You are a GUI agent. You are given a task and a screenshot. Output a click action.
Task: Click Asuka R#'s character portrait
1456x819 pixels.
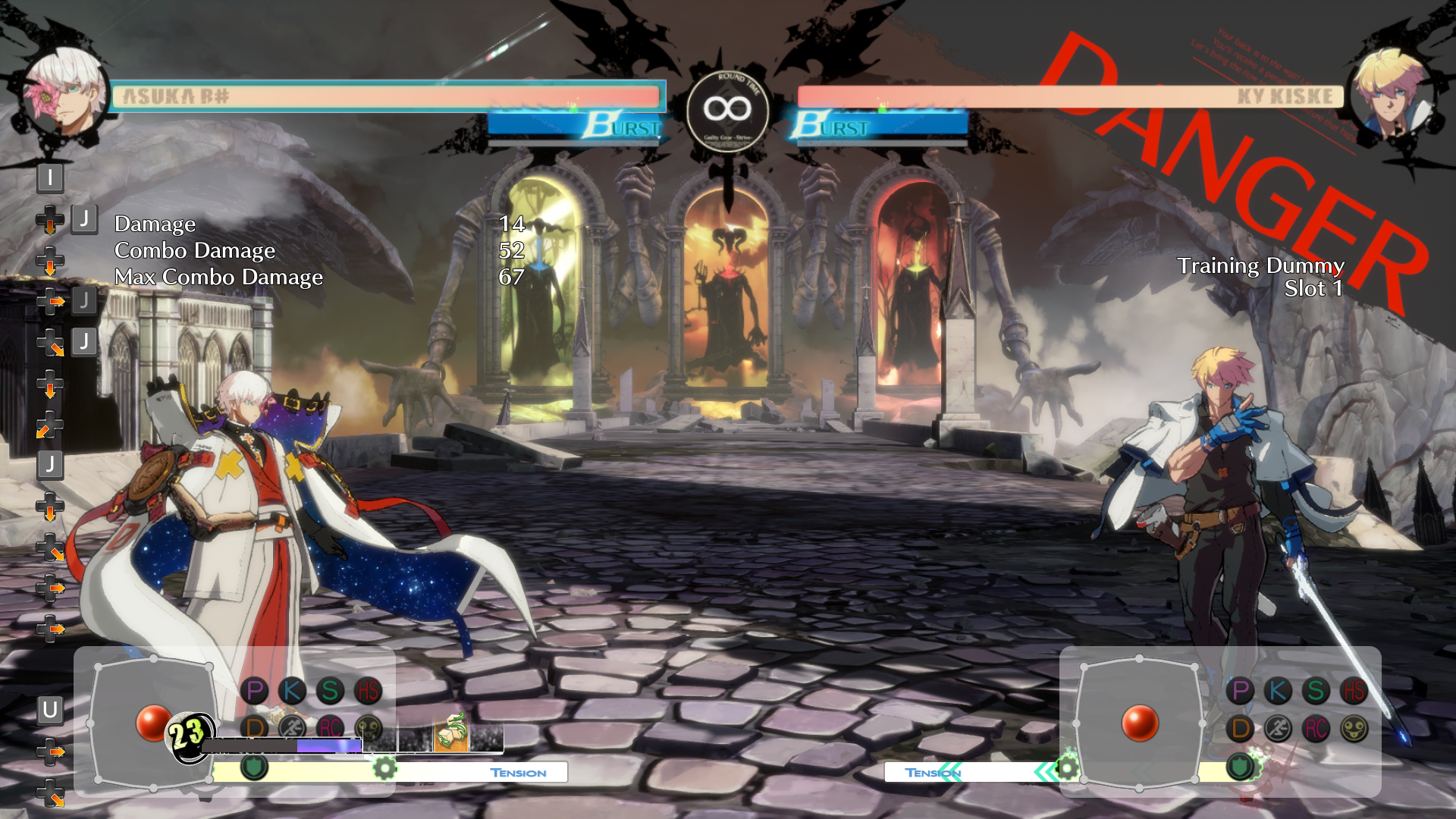pos(67,93)
